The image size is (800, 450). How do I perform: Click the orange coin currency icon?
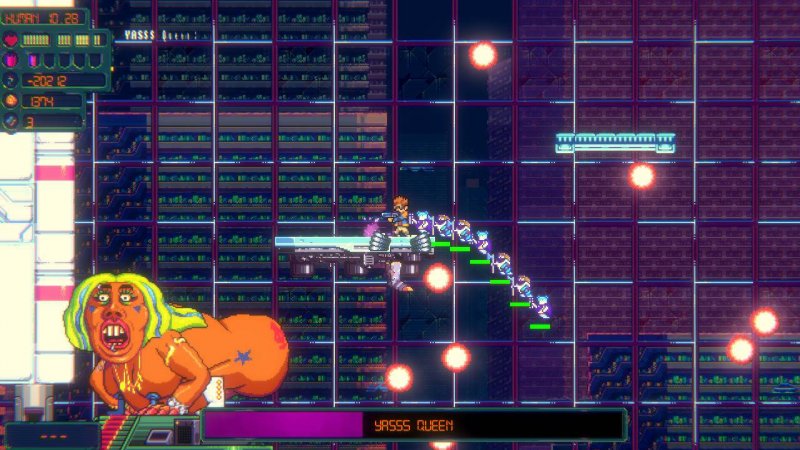tap(12, 100)
